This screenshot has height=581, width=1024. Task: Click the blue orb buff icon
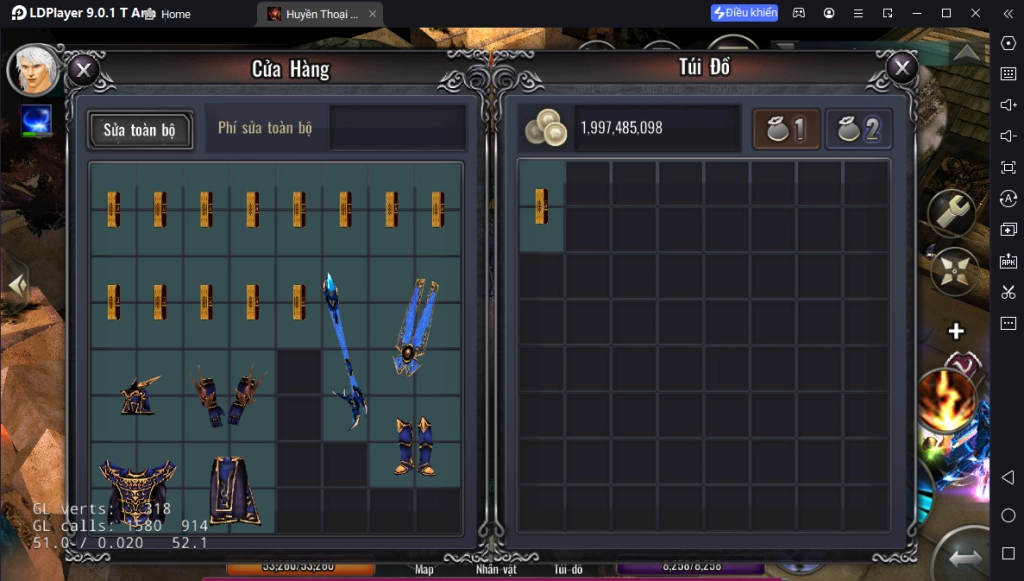pyautogui.click(x=36, y=121)
